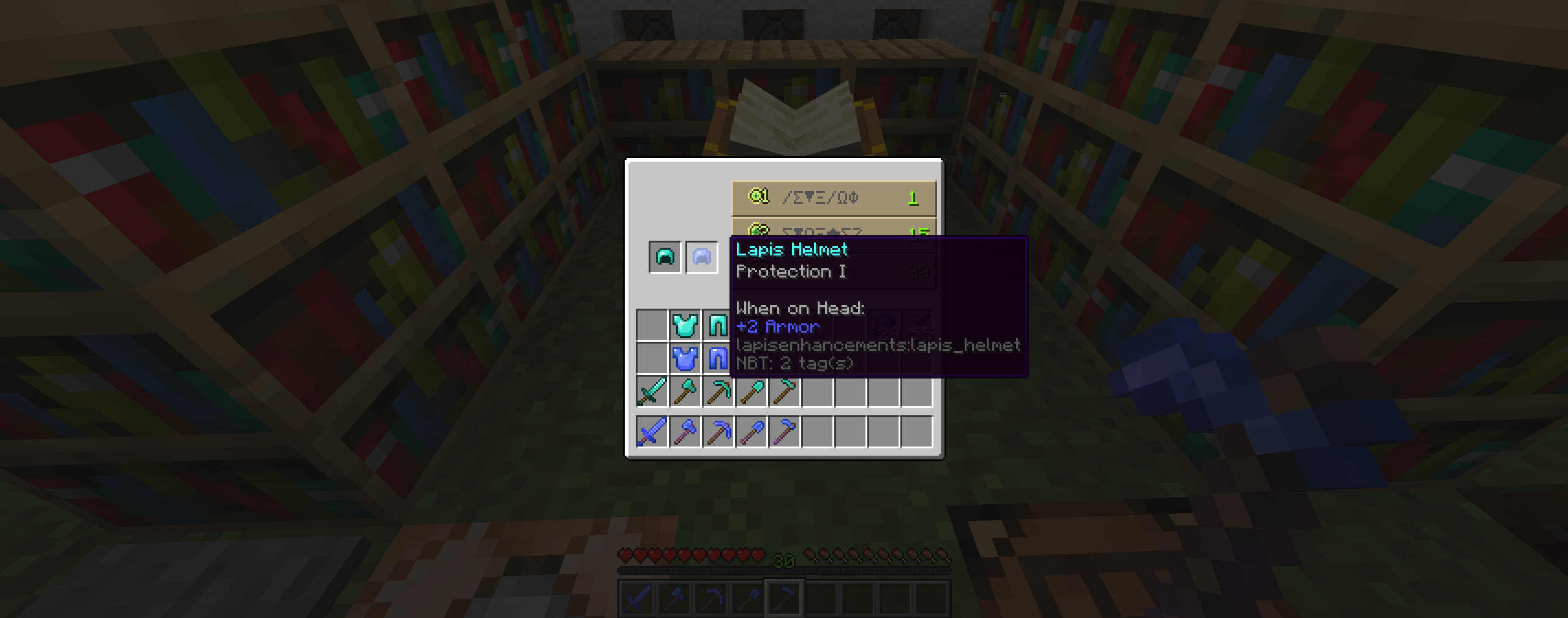The width and height of the screenshot is (1568, 618).
Task: Click the diamond helmet in the enchanting slot
Action: (664, 256)
